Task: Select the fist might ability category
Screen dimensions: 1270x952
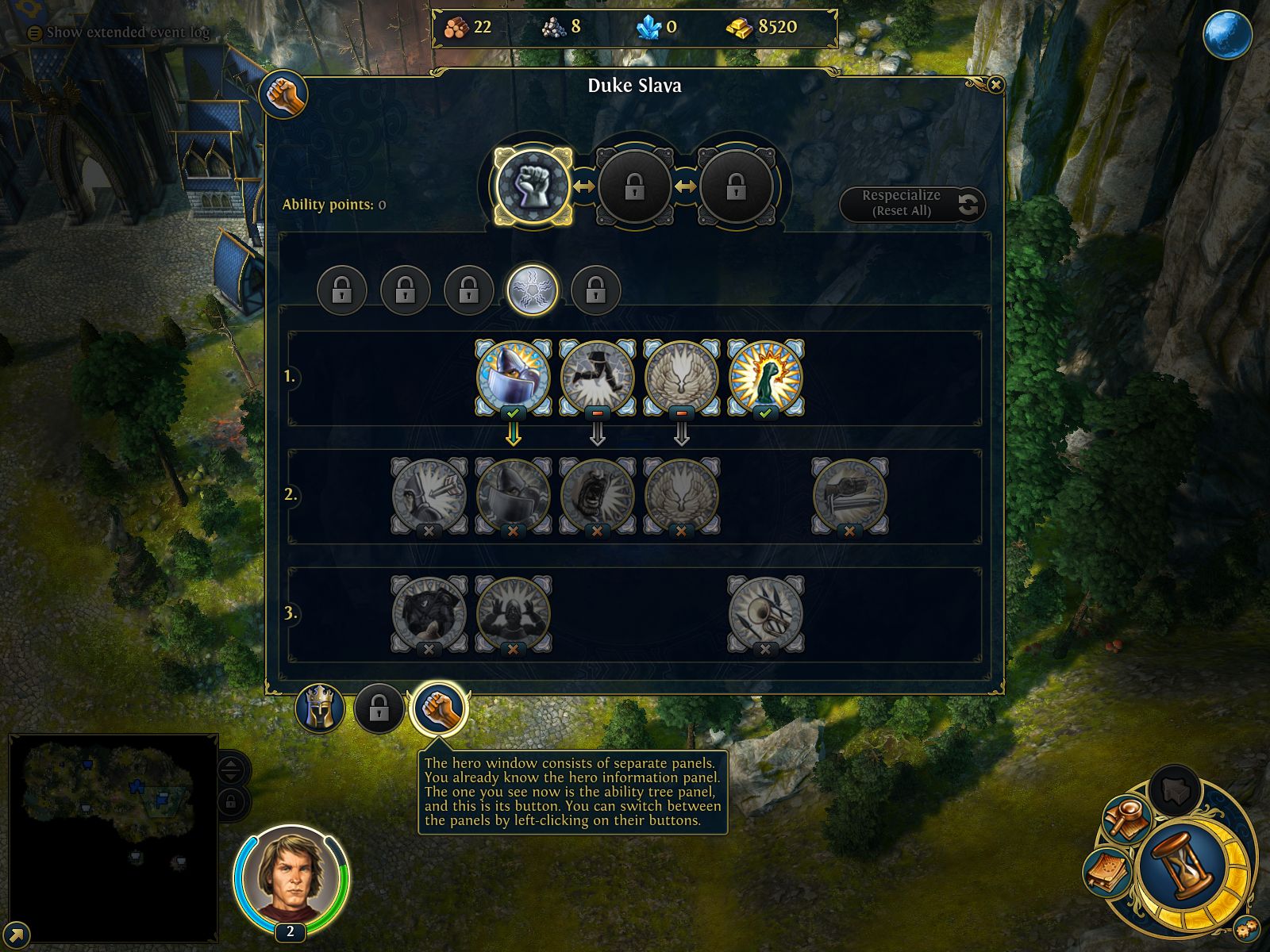Action: 533,187
